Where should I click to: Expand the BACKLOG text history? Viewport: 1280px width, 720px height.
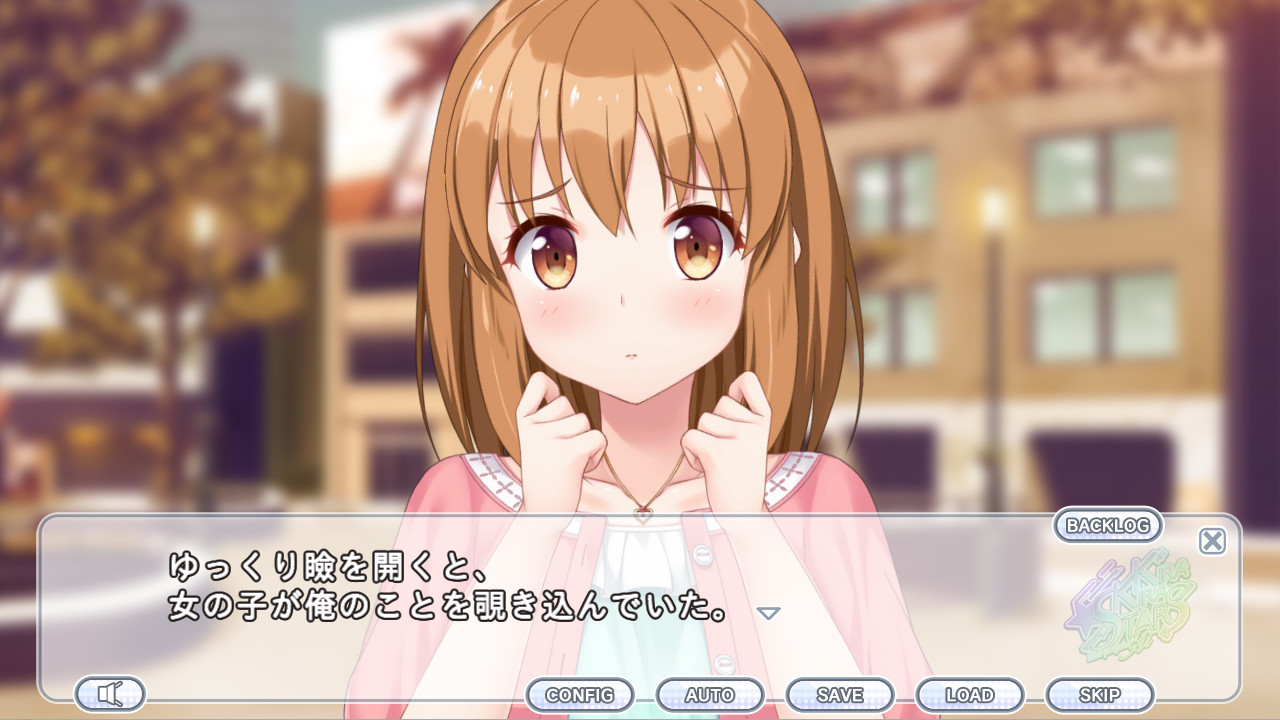click(x=1109, y=525)
